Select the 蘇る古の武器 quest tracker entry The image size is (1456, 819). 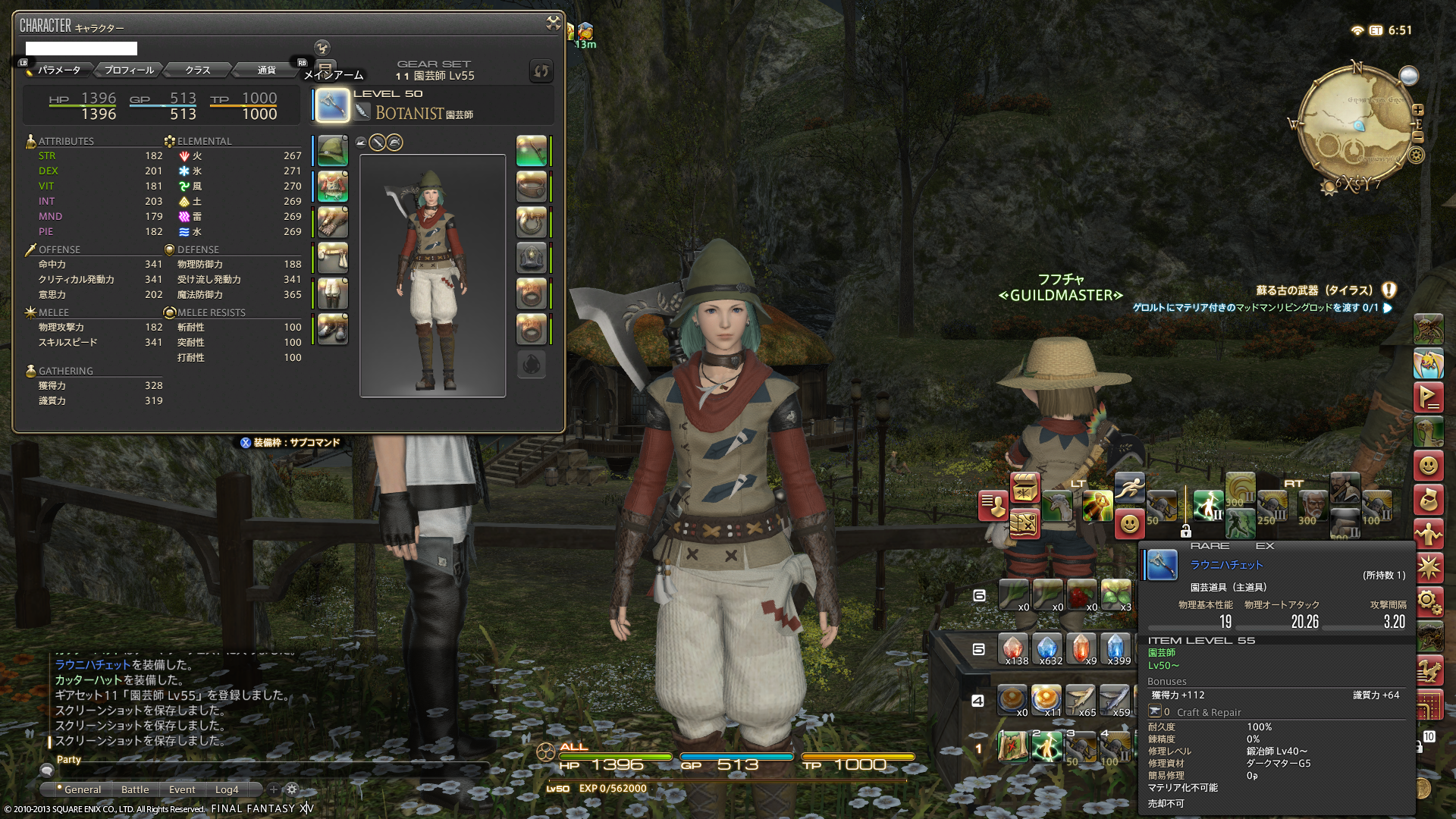1314,290
